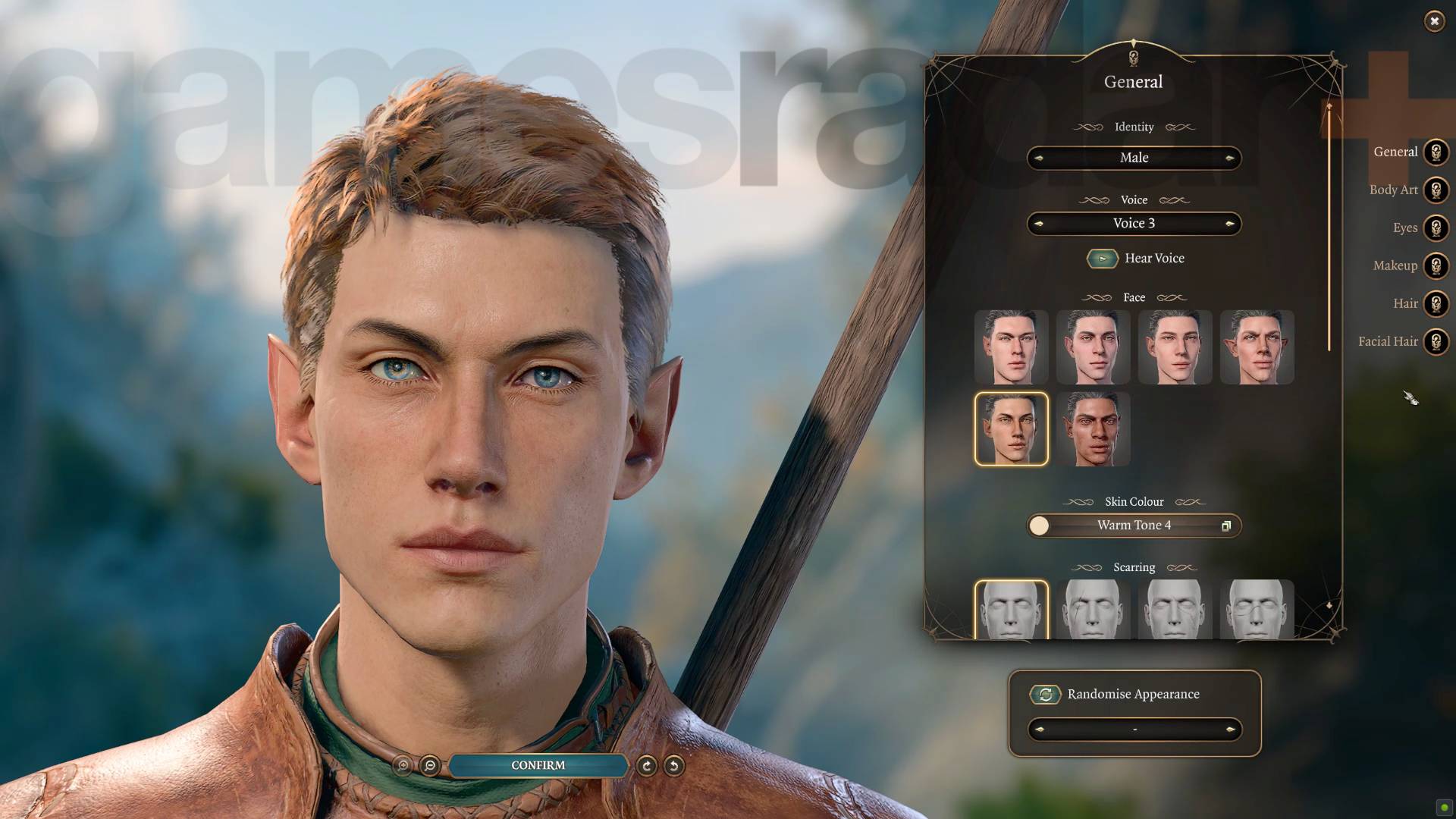Cycle Identity left using its arrow
The width and height of the screenshot is (1456, 819).
(x=1038, y=158)
